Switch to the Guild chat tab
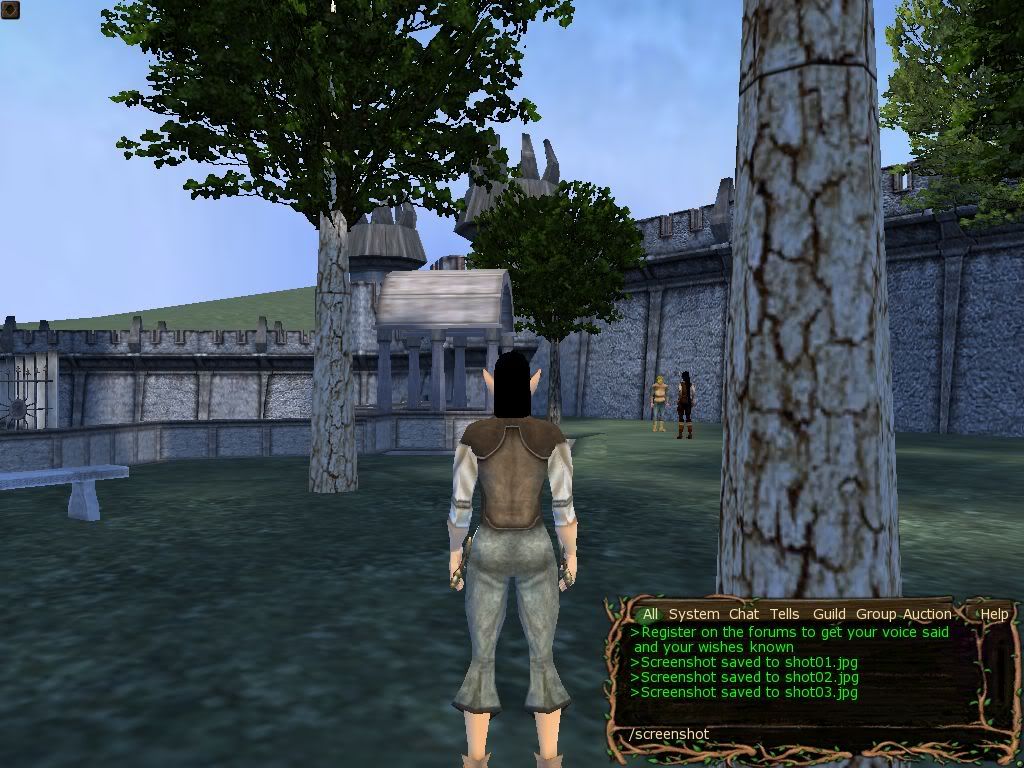 pyautogui.click(x=829, y=614)
